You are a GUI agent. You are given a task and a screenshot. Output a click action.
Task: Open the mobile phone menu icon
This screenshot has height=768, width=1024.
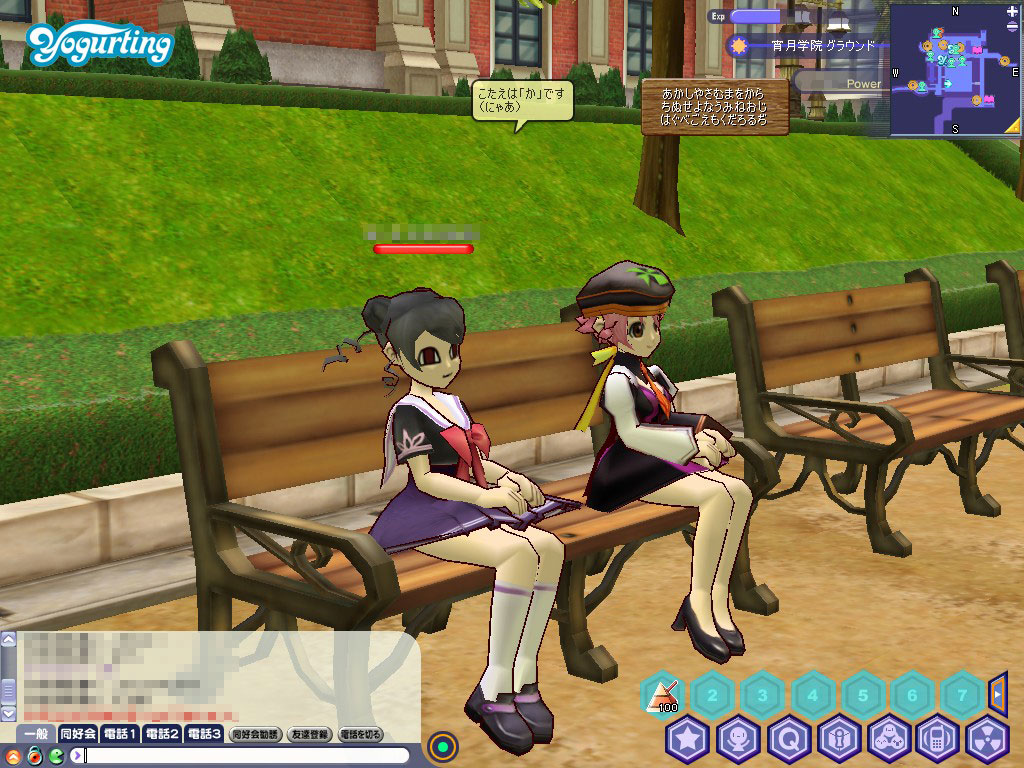coord(937,740)
